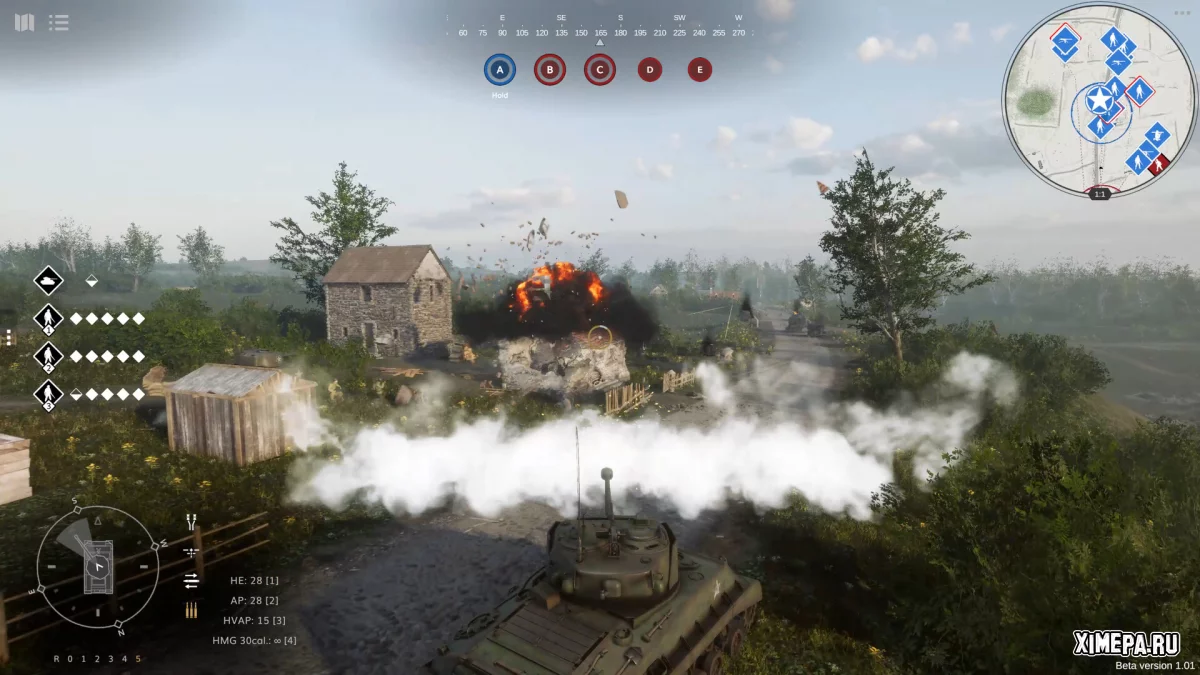This screenshot has height=675, width=1200.
Task: Select infantry squad 1
Action: [x=48, y=319]
